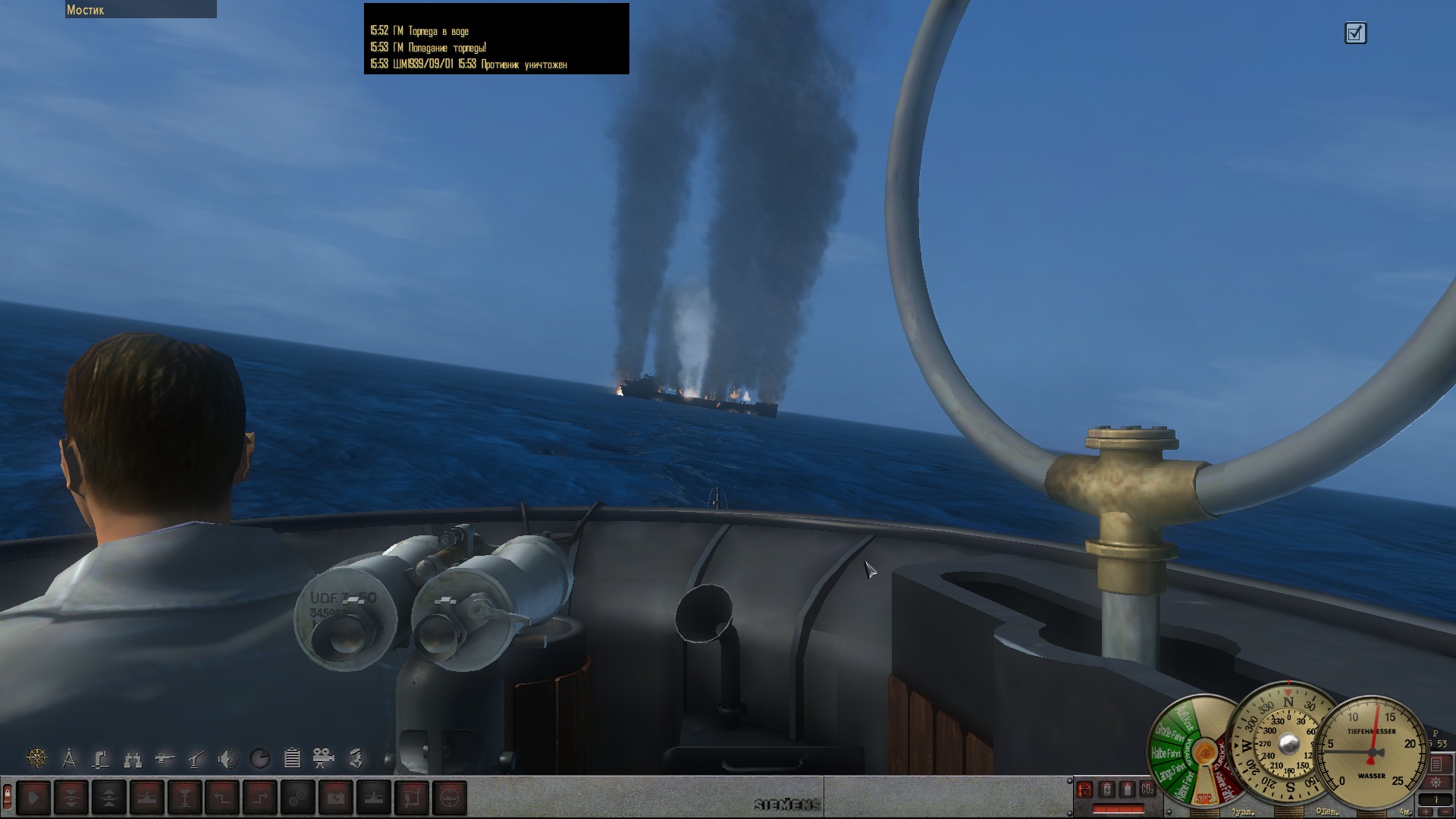
Task: Click the ahead arrow order button
Action: pos(33,798)
